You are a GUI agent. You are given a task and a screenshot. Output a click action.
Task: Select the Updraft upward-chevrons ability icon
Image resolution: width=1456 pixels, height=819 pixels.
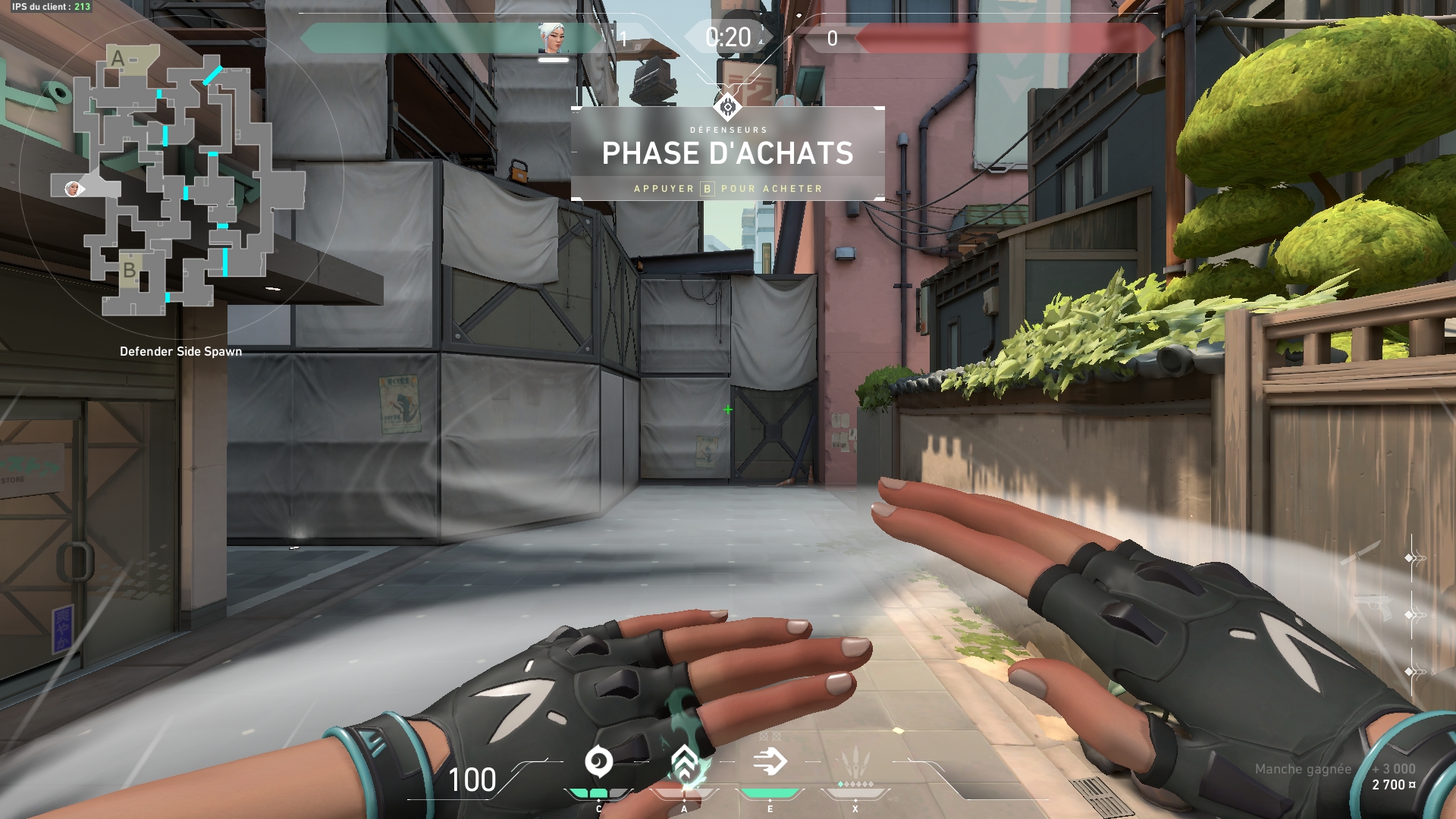[x=684, y=762]
